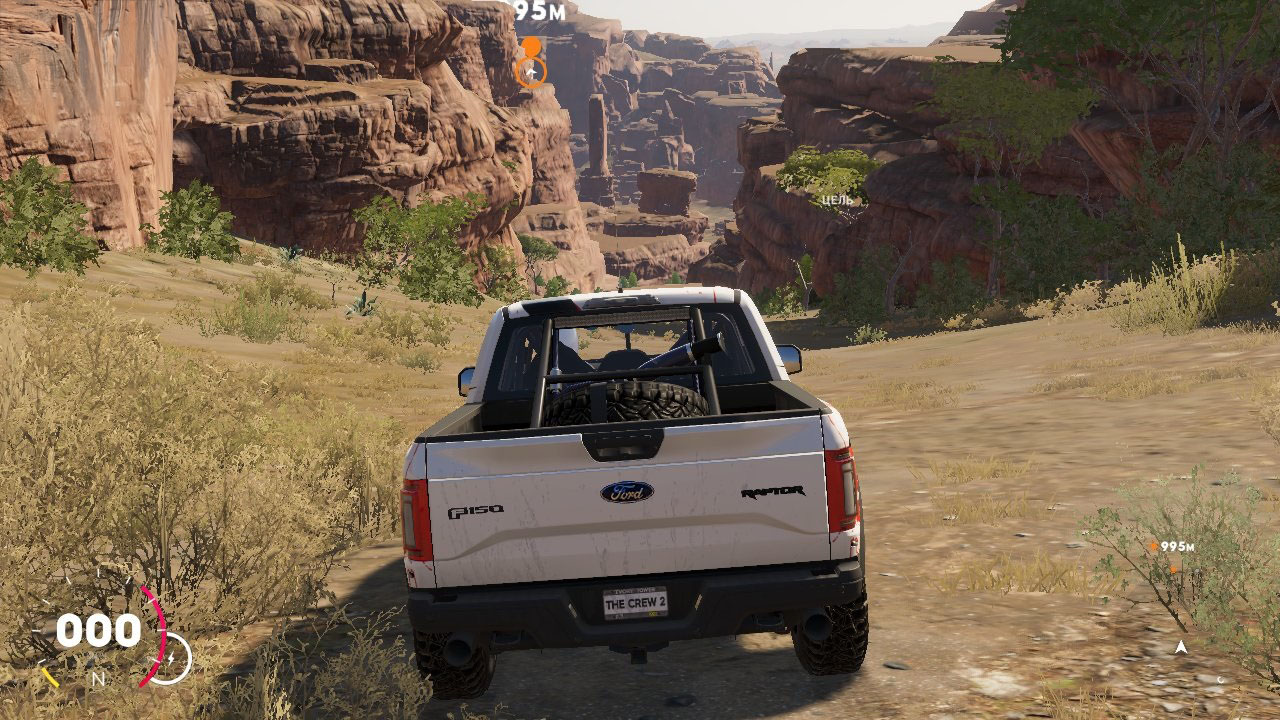Click the ЦЕЛЬ target marker label
Screen dimensions: 1280x720
[836, 200]
